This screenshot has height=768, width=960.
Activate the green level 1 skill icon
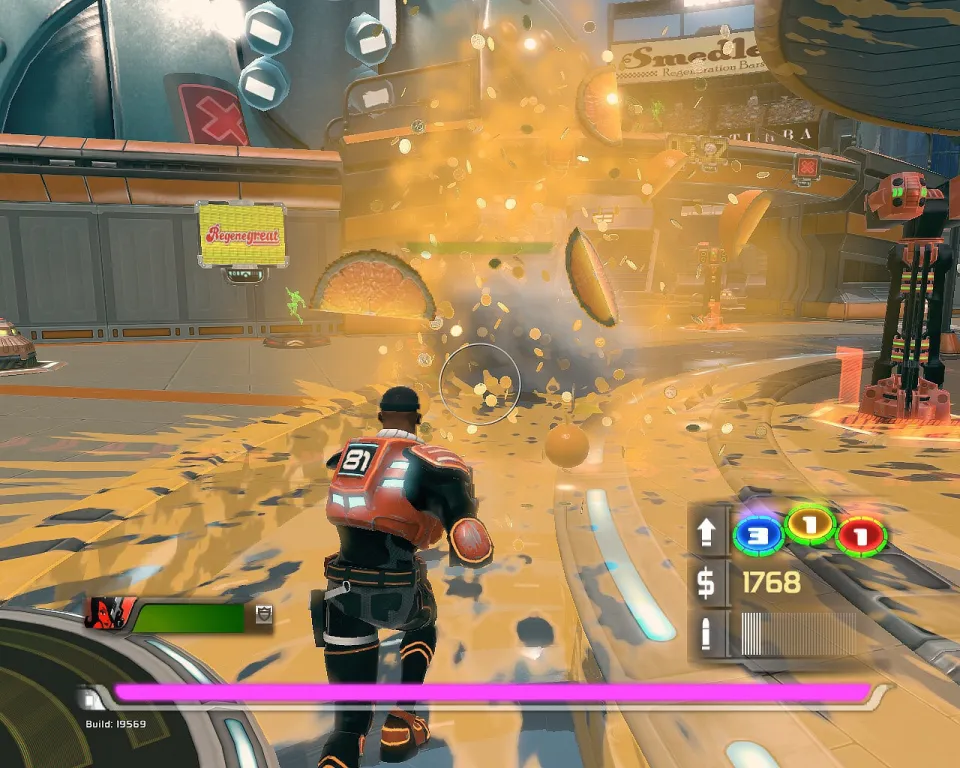tap(811, 524)
